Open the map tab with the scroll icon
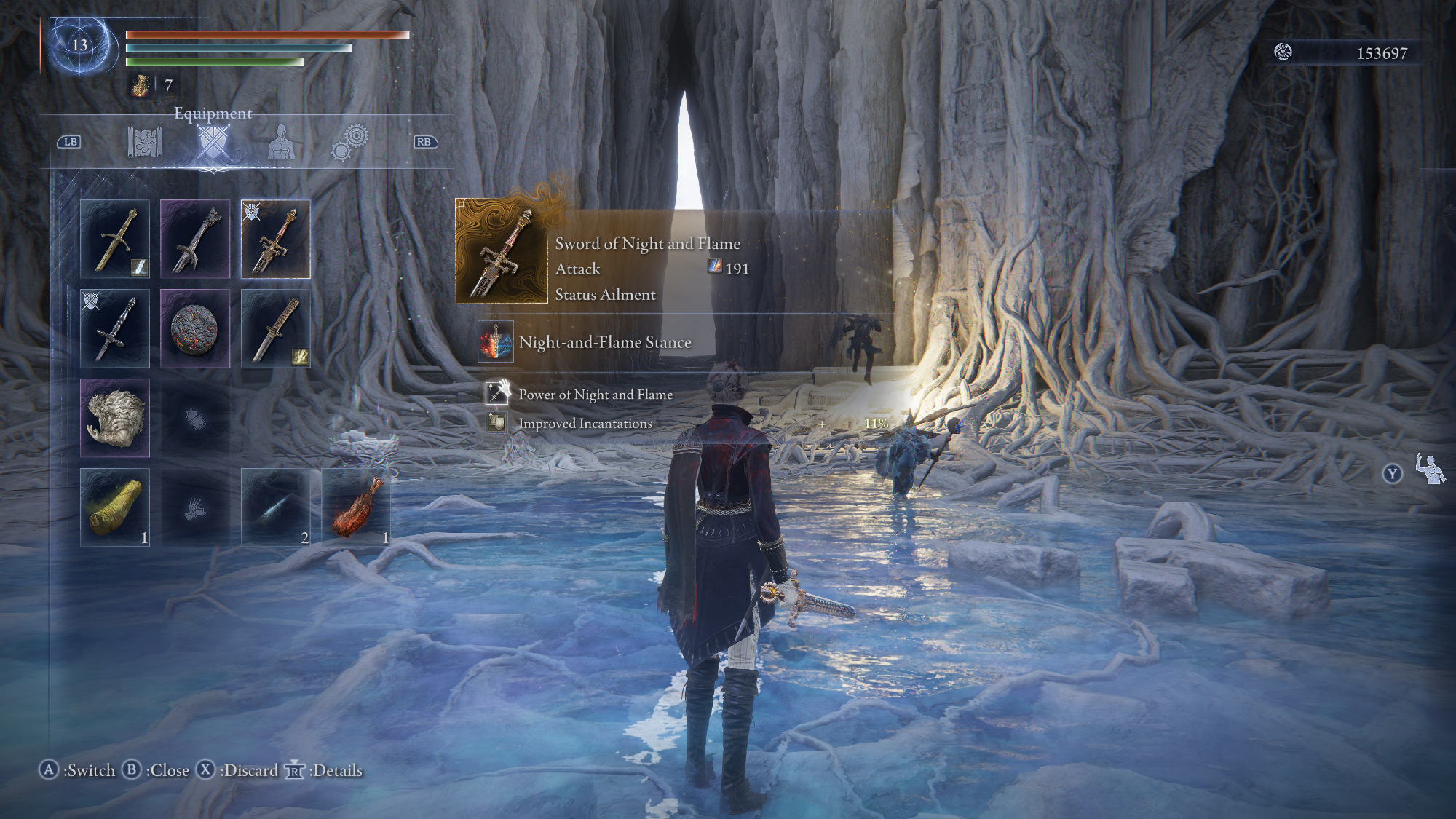The image size is (1456, 819). click(x=145, y=142)
